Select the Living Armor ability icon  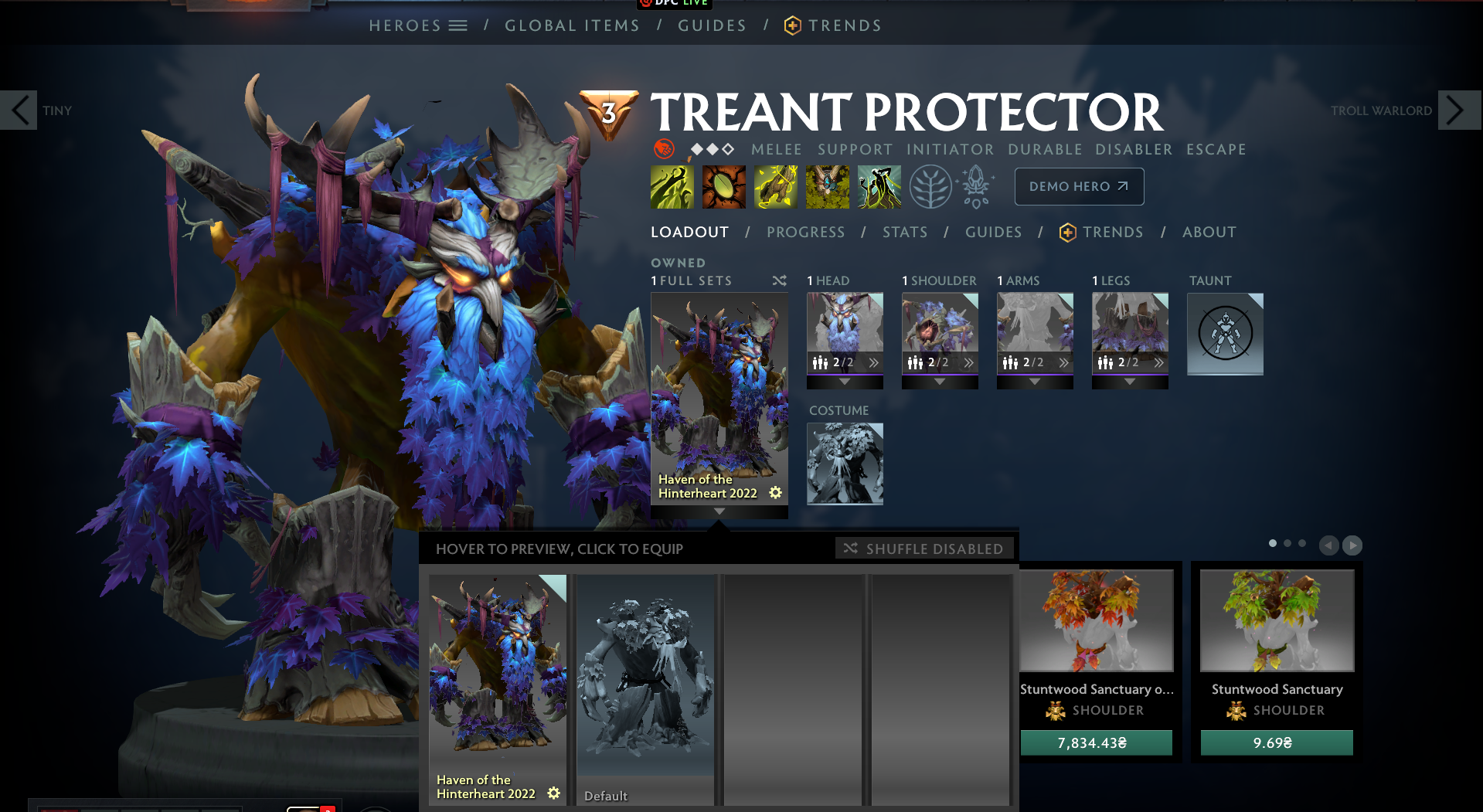[x=776, y=186]
